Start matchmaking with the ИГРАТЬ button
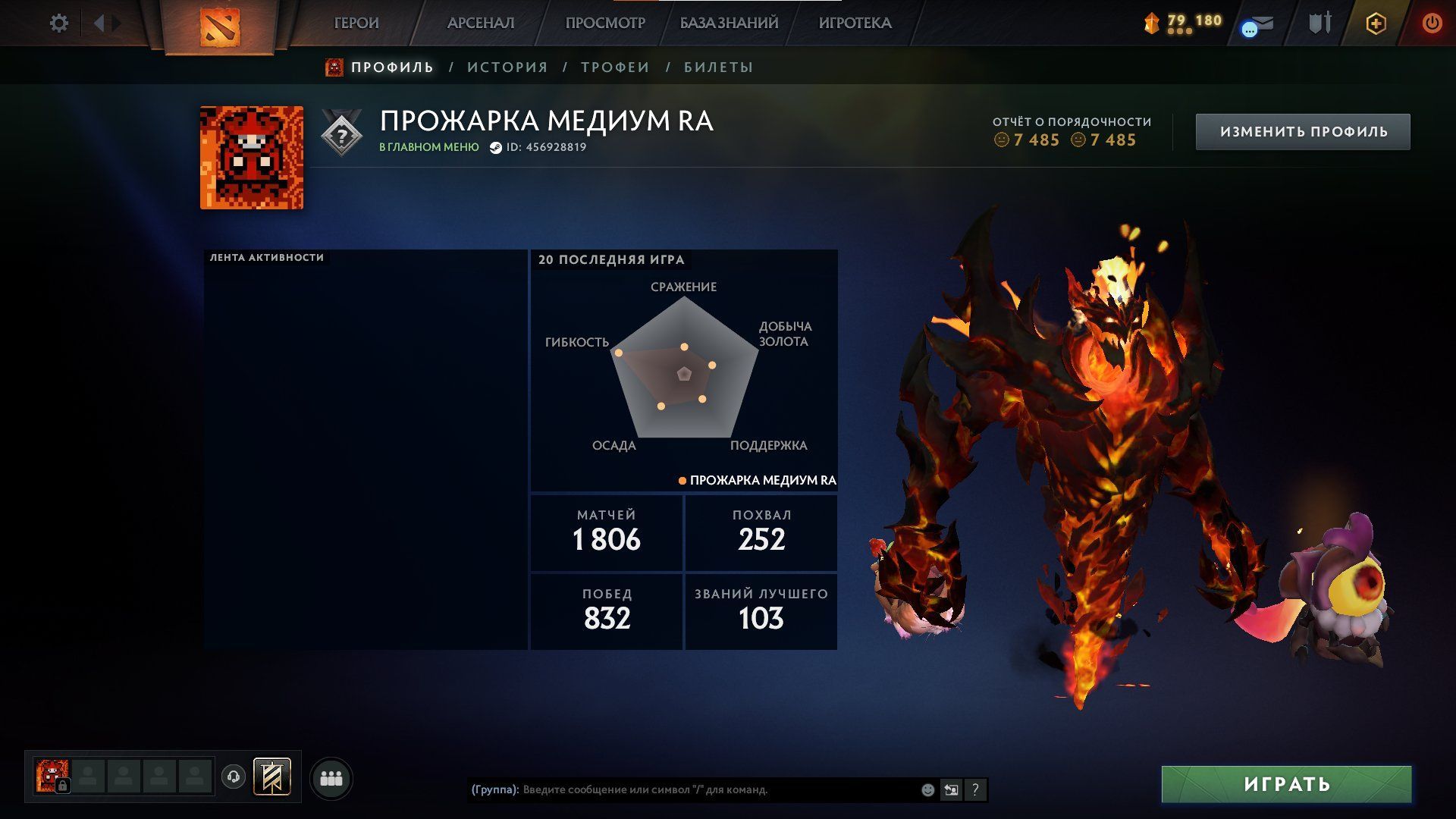This screenshot has width=1456, height=819. pyautogui.click(x=1286, y=784)
